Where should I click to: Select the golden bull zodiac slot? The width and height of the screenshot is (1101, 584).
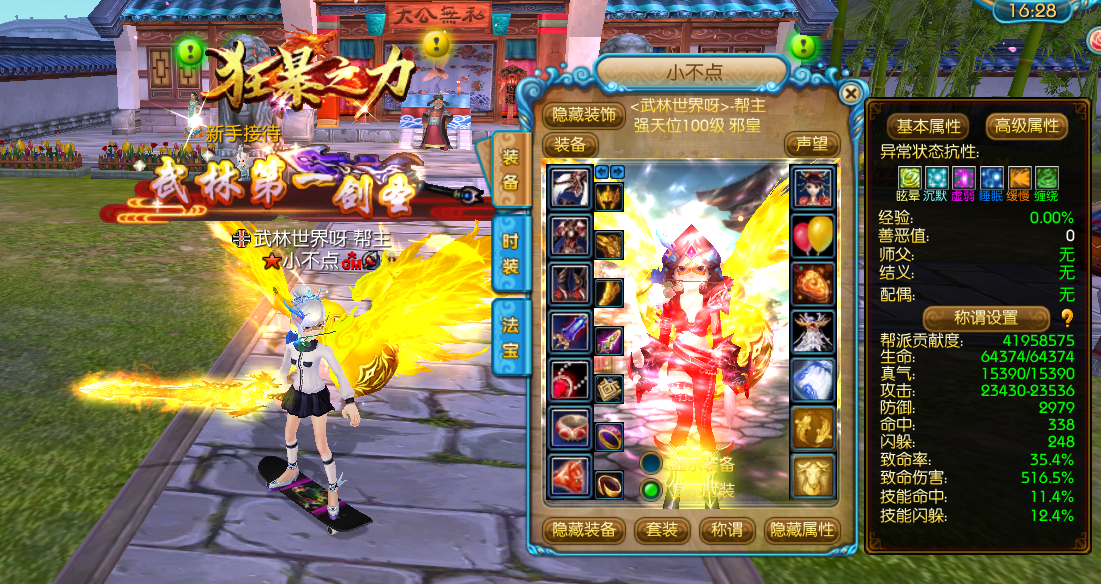813,476
